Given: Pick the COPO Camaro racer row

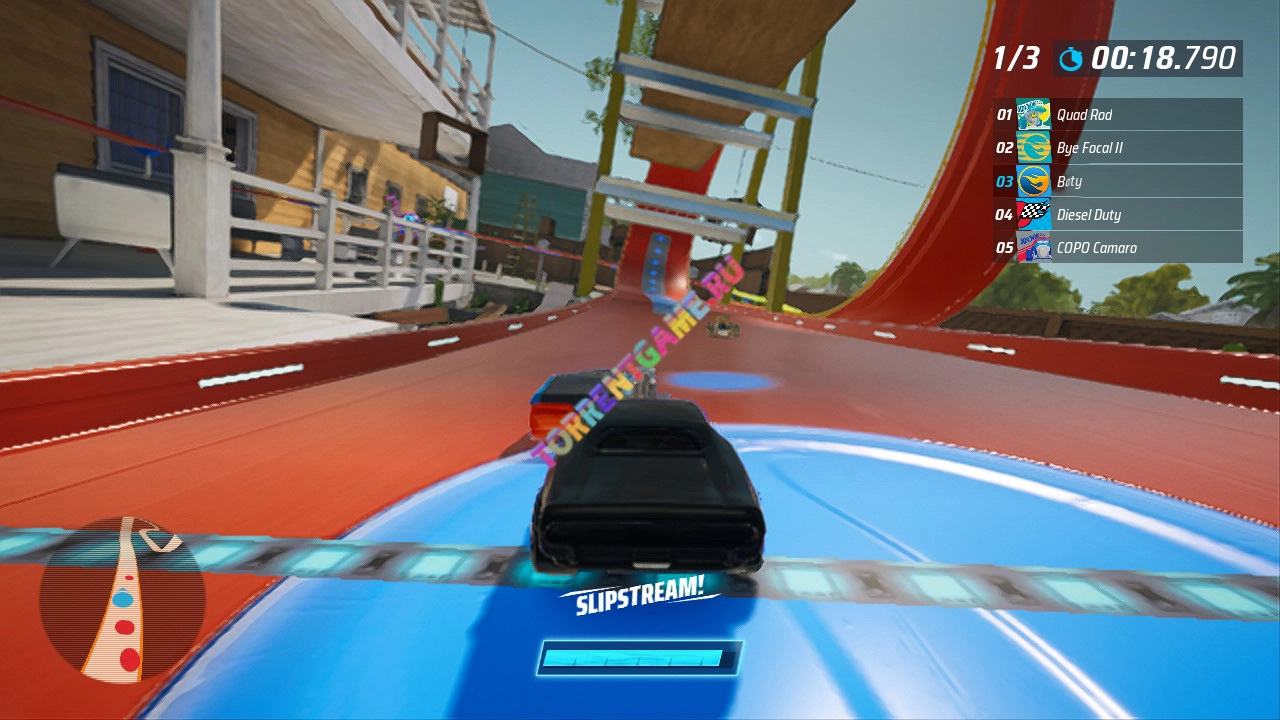Looking at the screenshot, I should [x=1117, y=247].
